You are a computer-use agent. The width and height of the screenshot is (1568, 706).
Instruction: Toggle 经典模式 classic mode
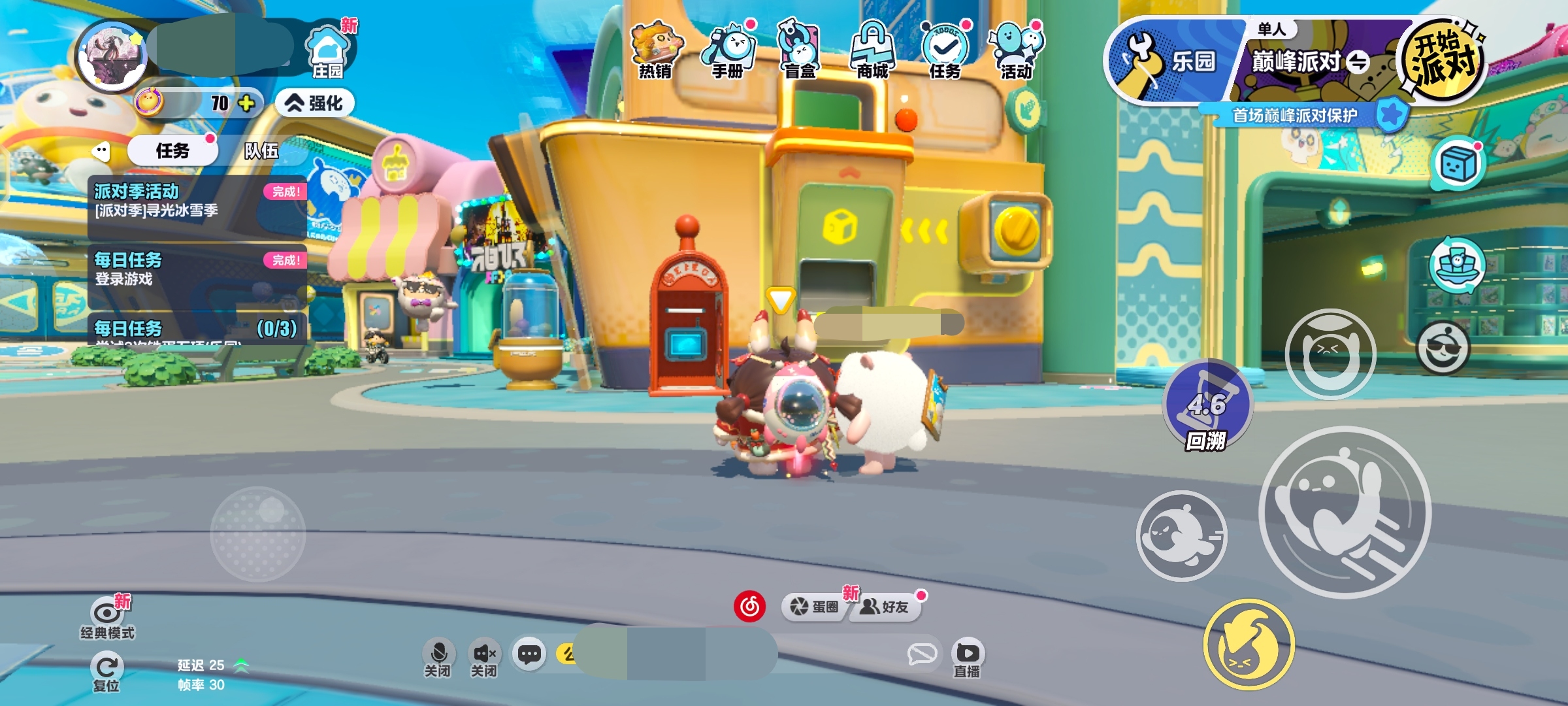tap(108, 618)
